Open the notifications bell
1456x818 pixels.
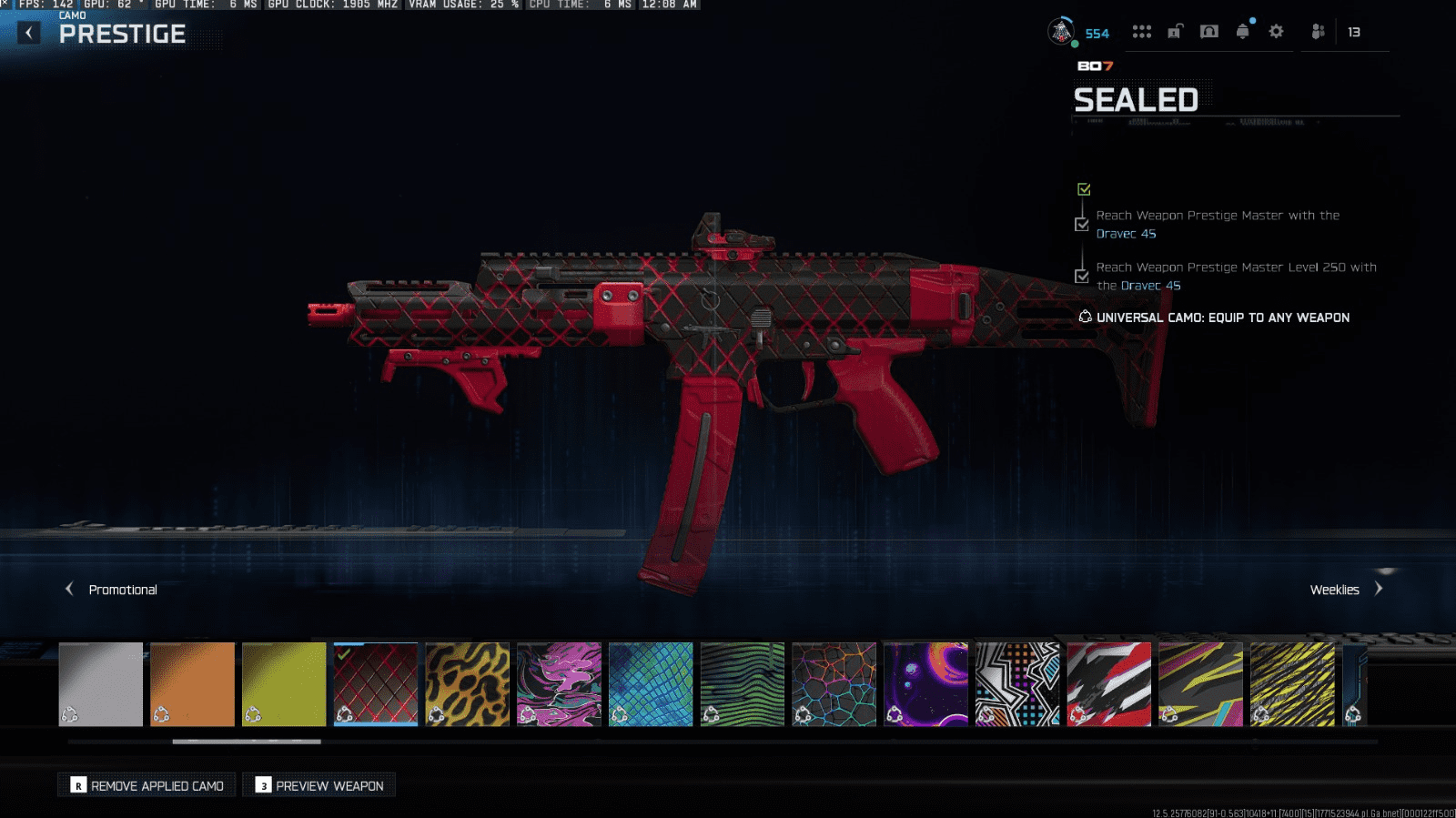pyautogui.click(x=1243, y=32)
